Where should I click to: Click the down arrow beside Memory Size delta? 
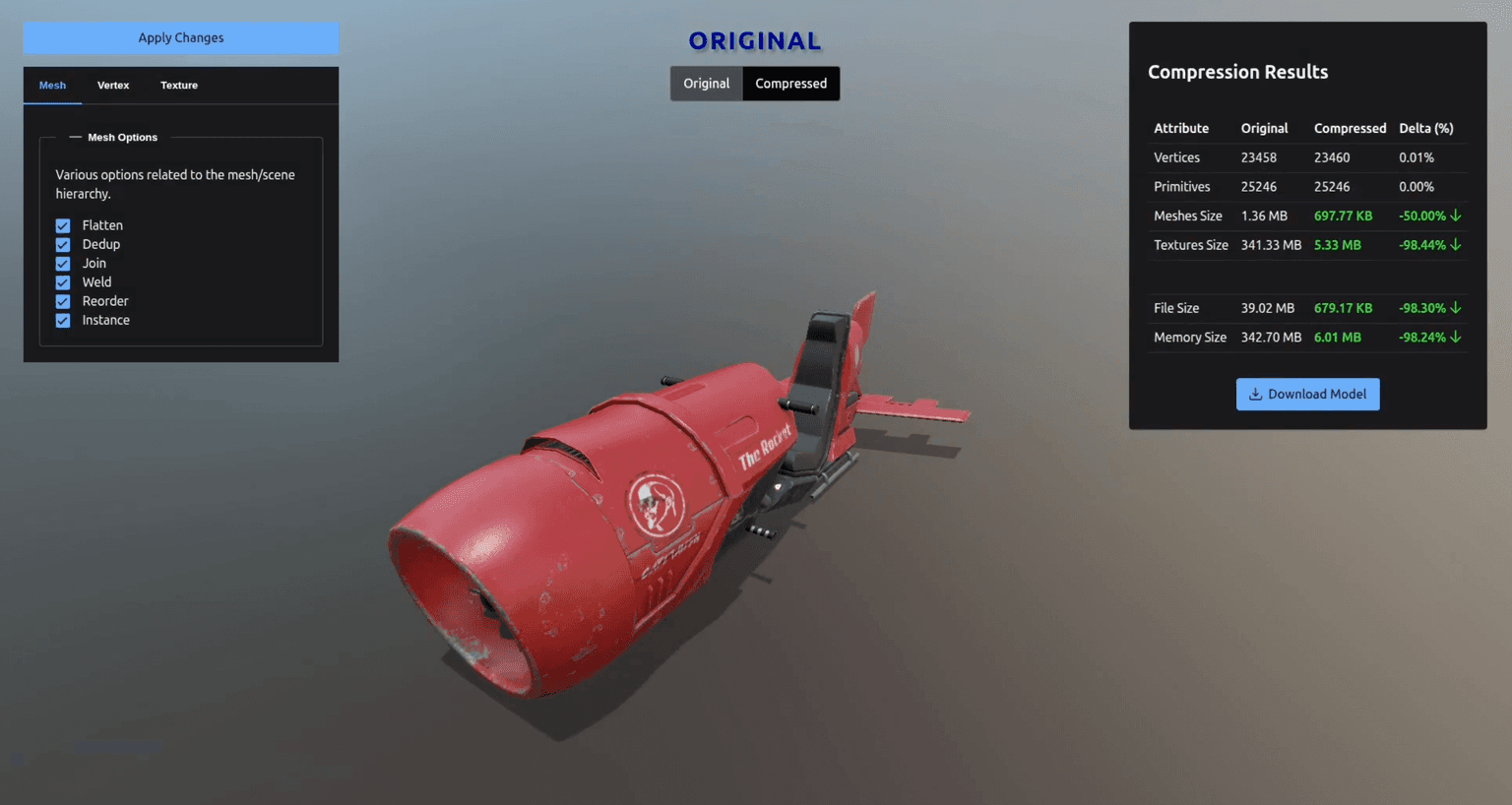1458,338
